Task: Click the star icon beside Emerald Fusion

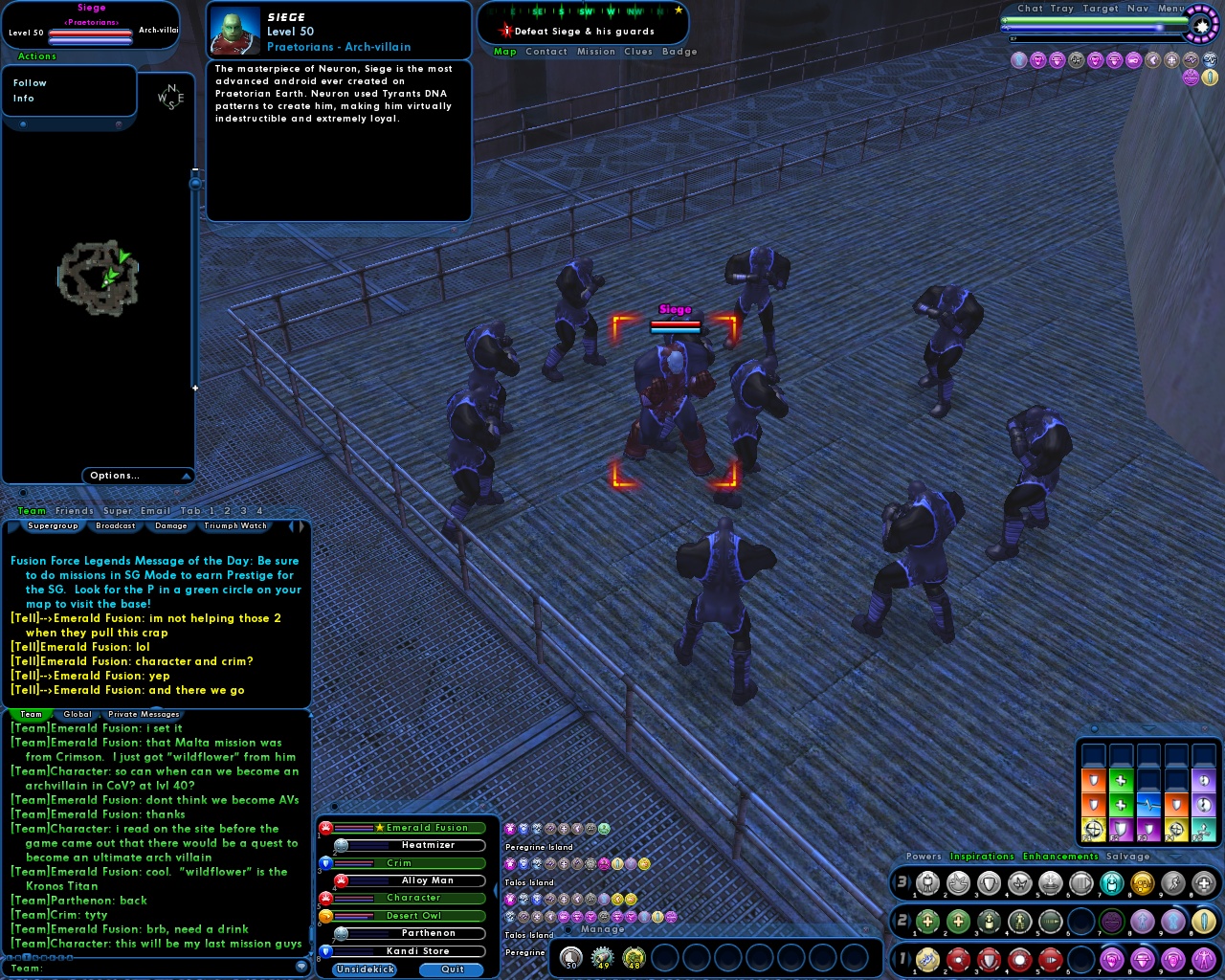Action: pos(379,828)
